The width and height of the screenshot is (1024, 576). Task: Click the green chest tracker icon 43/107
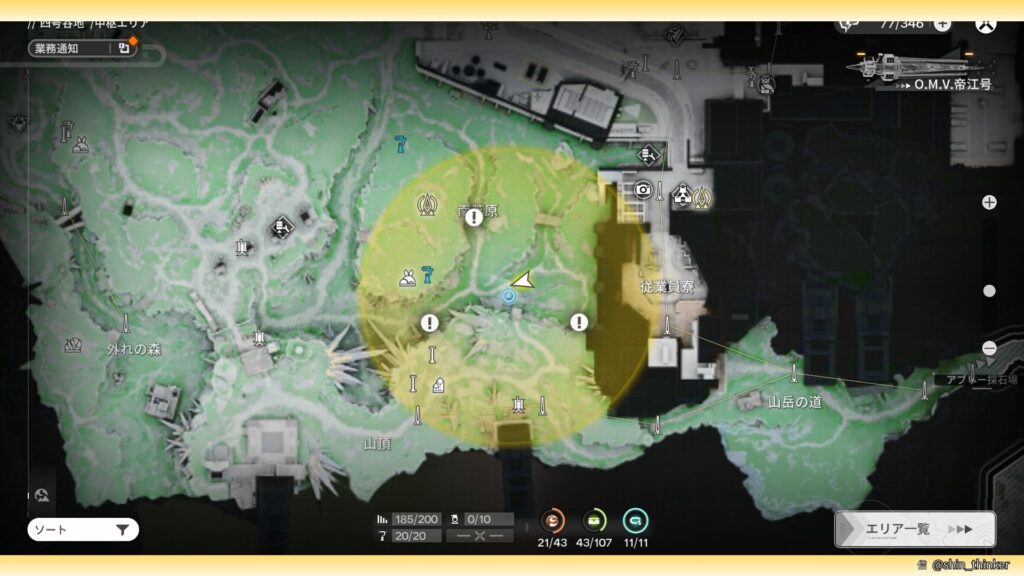594,520
